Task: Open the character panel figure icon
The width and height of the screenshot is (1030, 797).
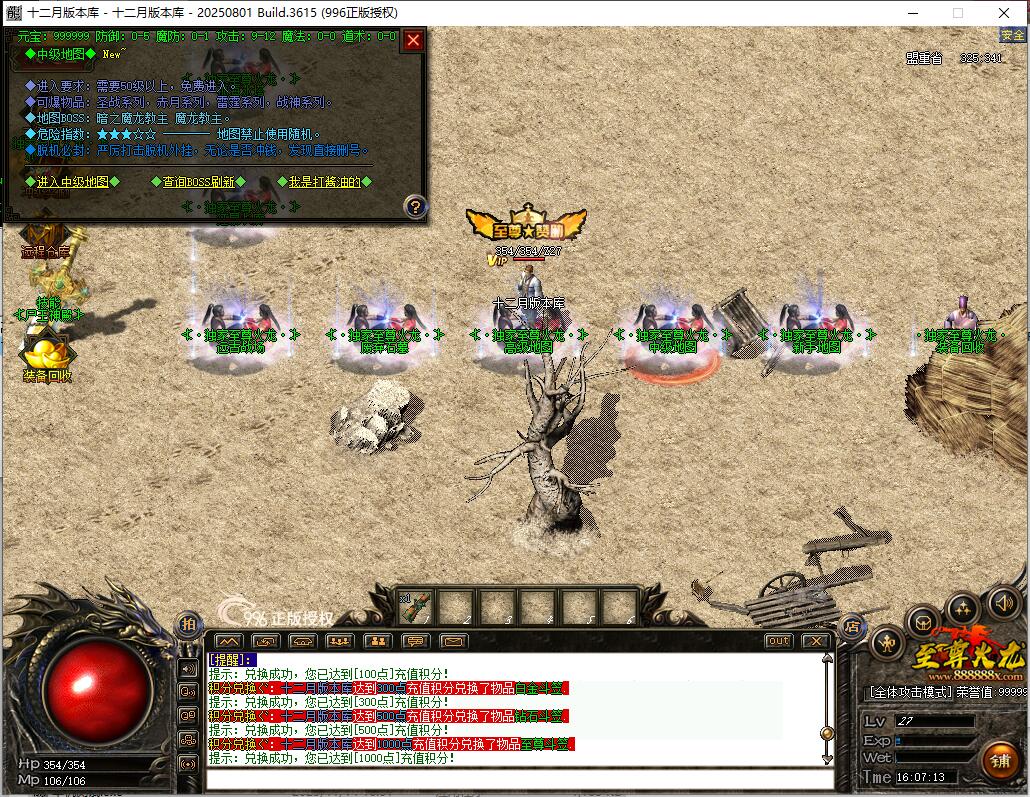Action: click(x=888, y=642)
